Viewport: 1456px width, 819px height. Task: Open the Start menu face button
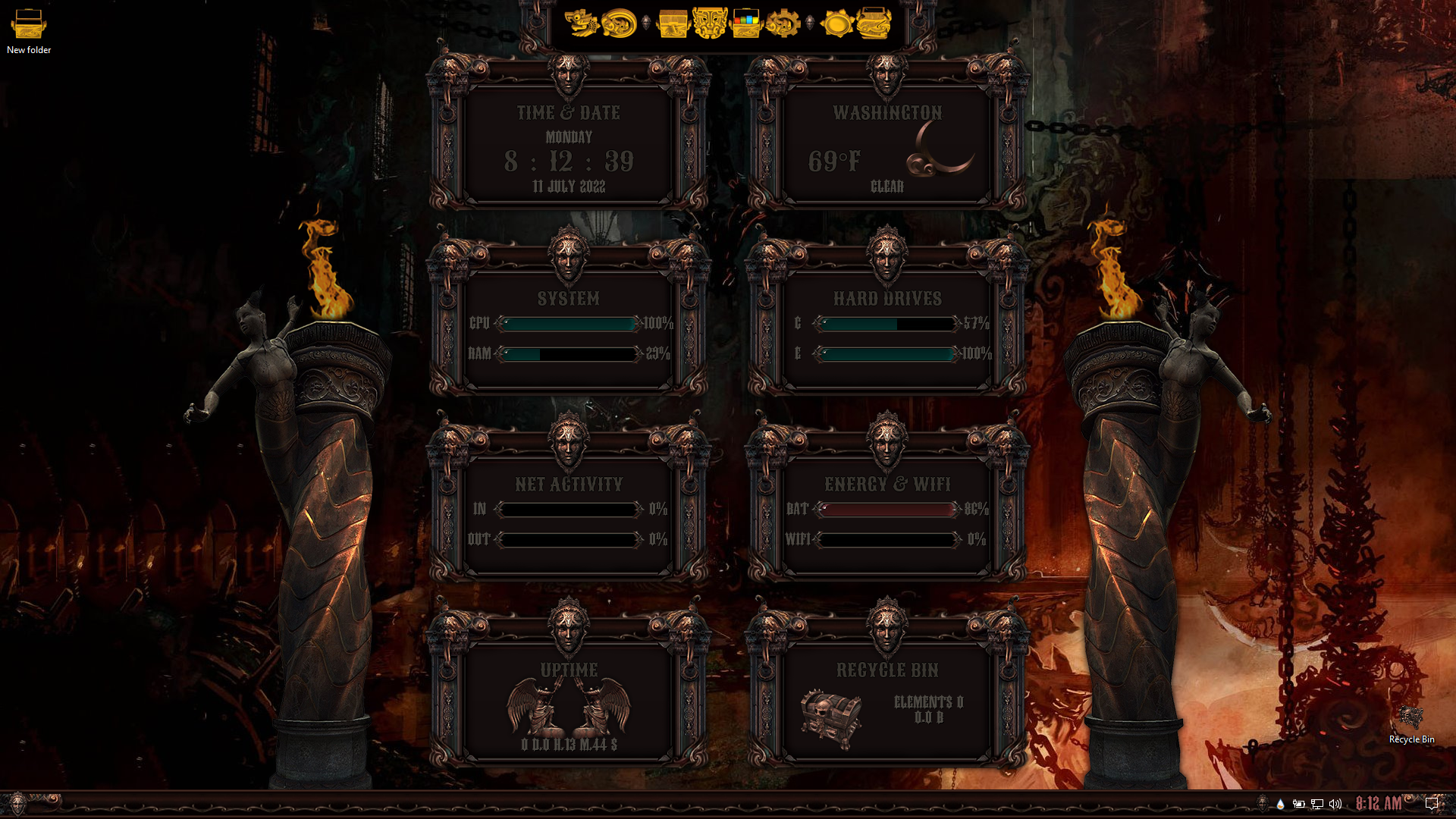click(17, 803)
